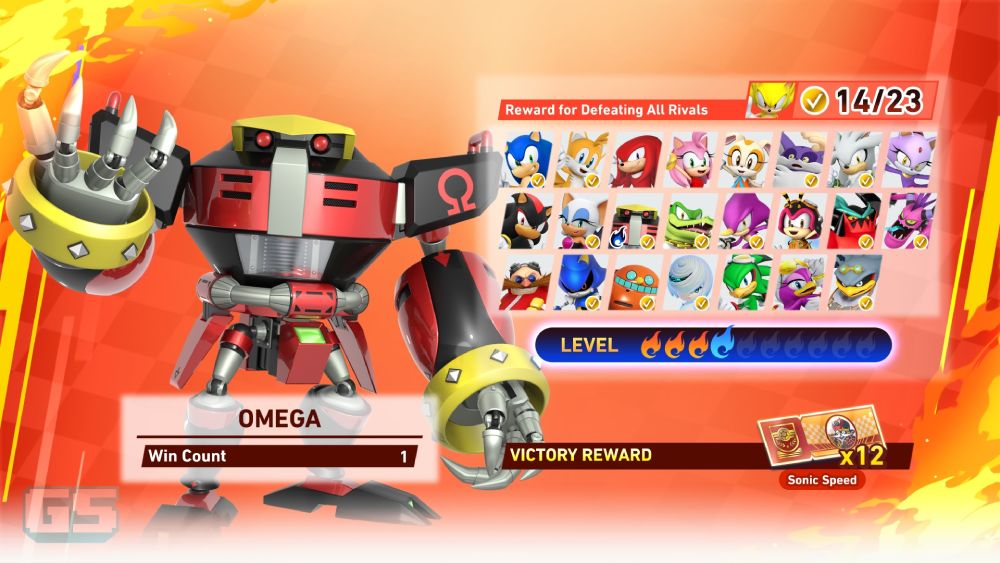This screenshot has height=563, width=1000.
Task: Select Charmy Bee's portrait
Action: tap(800, 221)
